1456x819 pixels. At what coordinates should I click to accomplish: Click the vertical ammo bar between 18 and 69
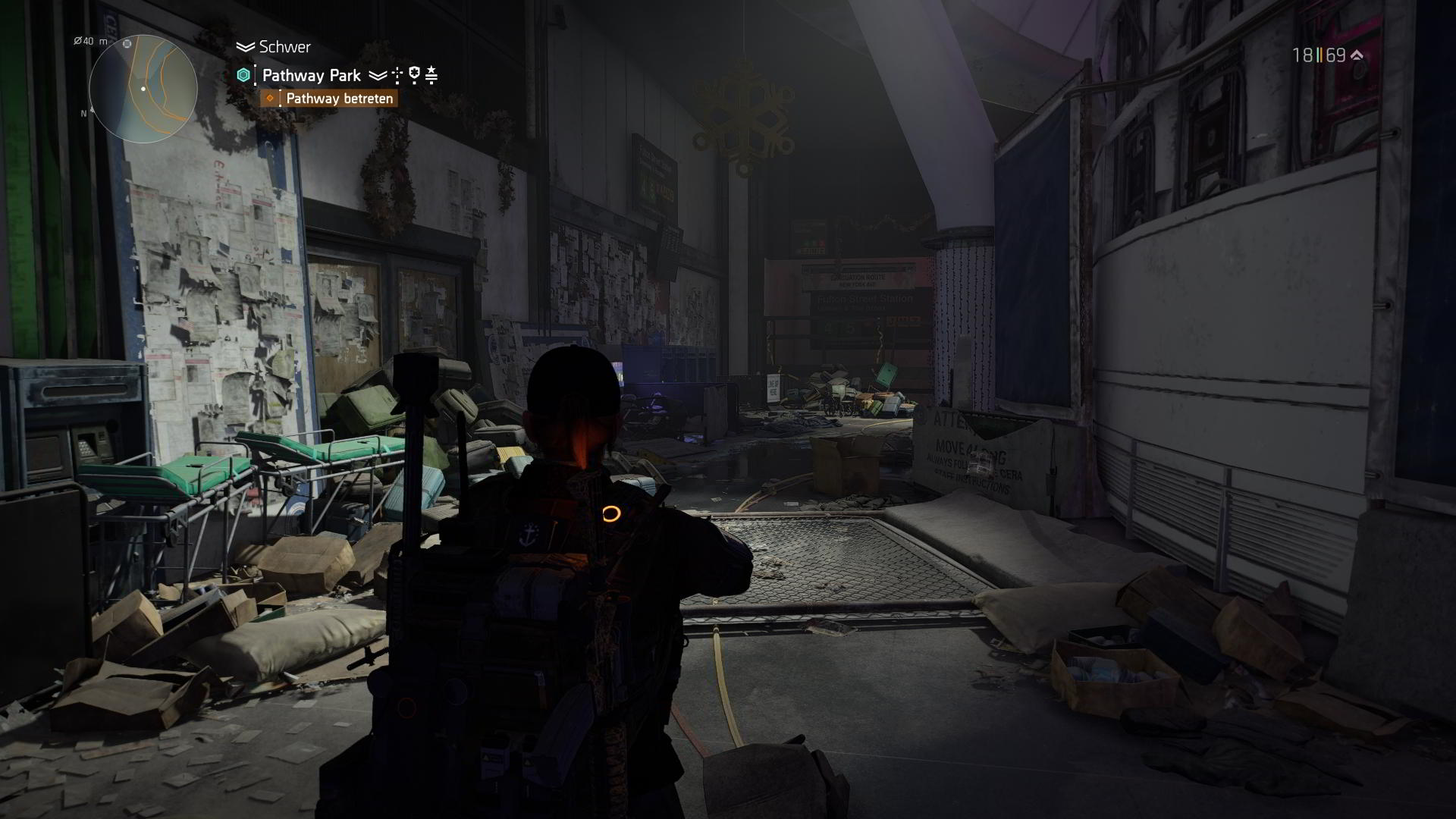click(1319, 55)
